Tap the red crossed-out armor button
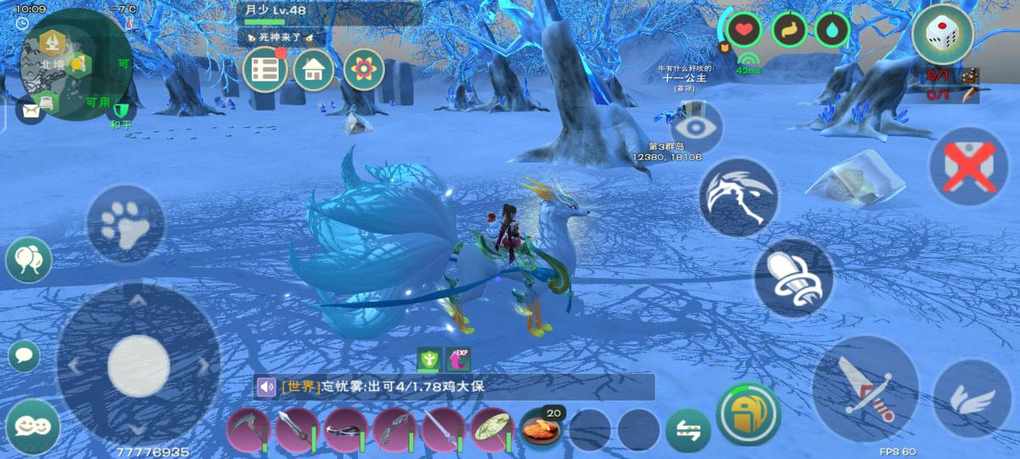The image size is (1020, 459). pyautogui.click(x=968, y=166)
